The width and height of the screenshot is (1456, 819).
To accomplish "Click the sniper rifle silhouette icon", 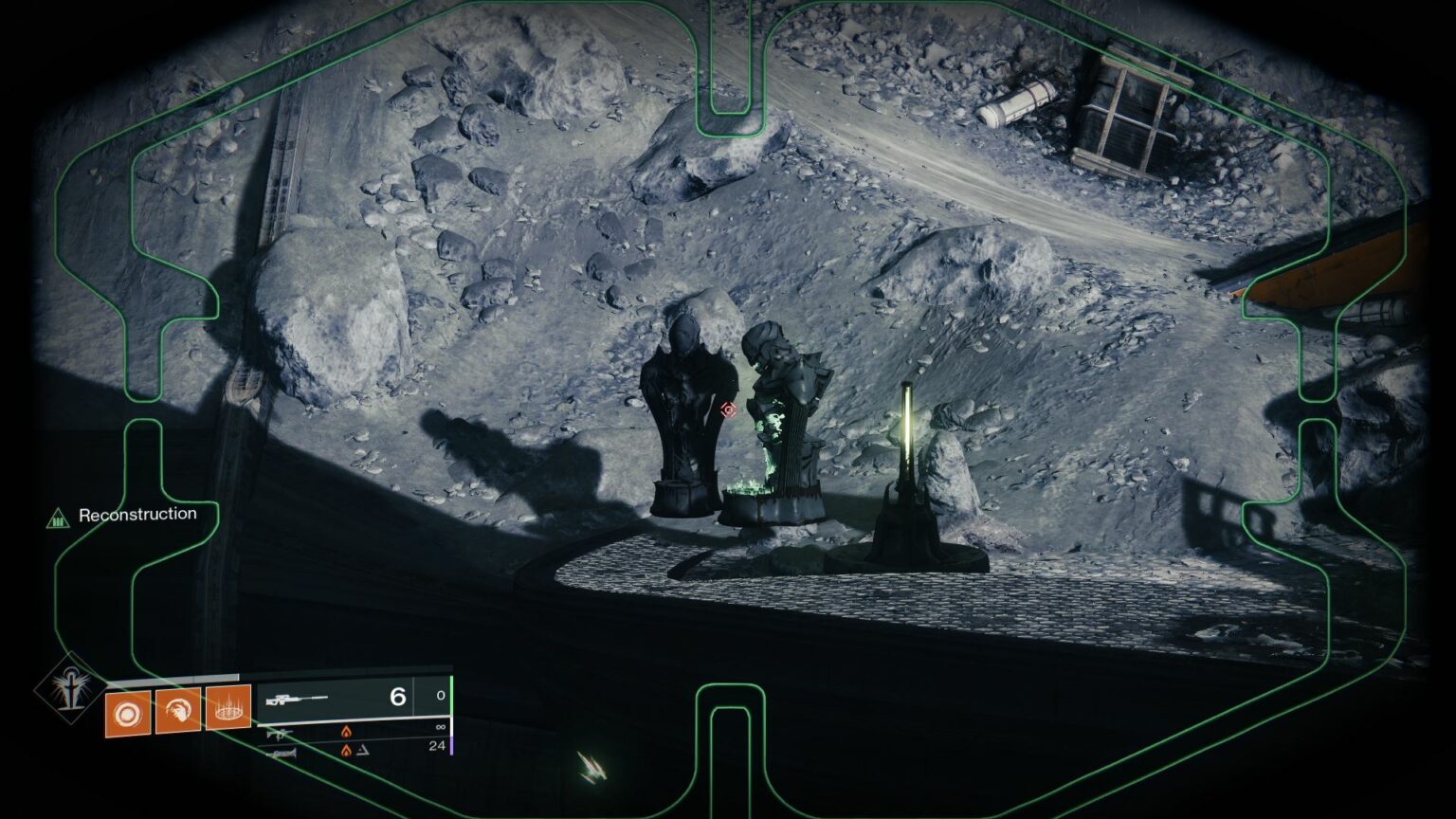I will click(297, 699).
